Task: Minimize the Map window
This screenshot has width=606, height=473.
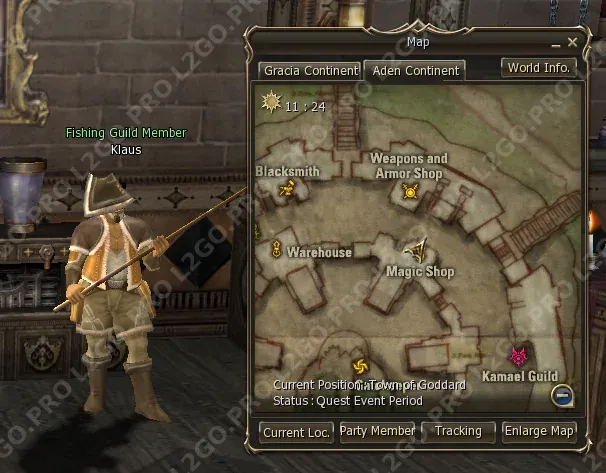Action: click(x=556, y=44)
